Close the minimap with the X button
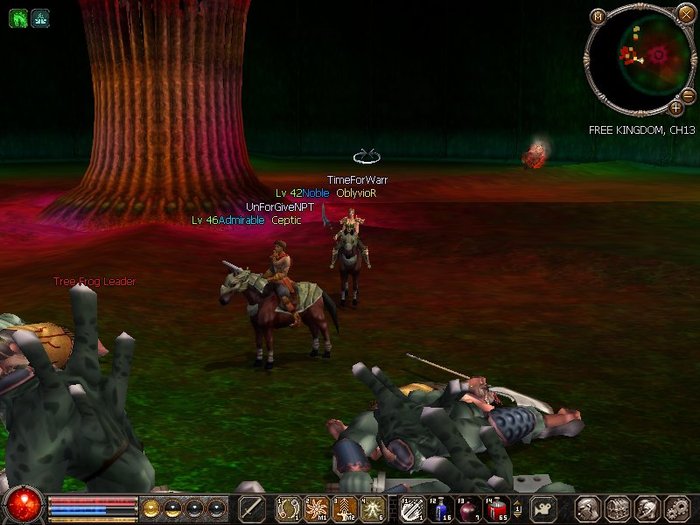 pyautogui.click(x=685, y=16)
